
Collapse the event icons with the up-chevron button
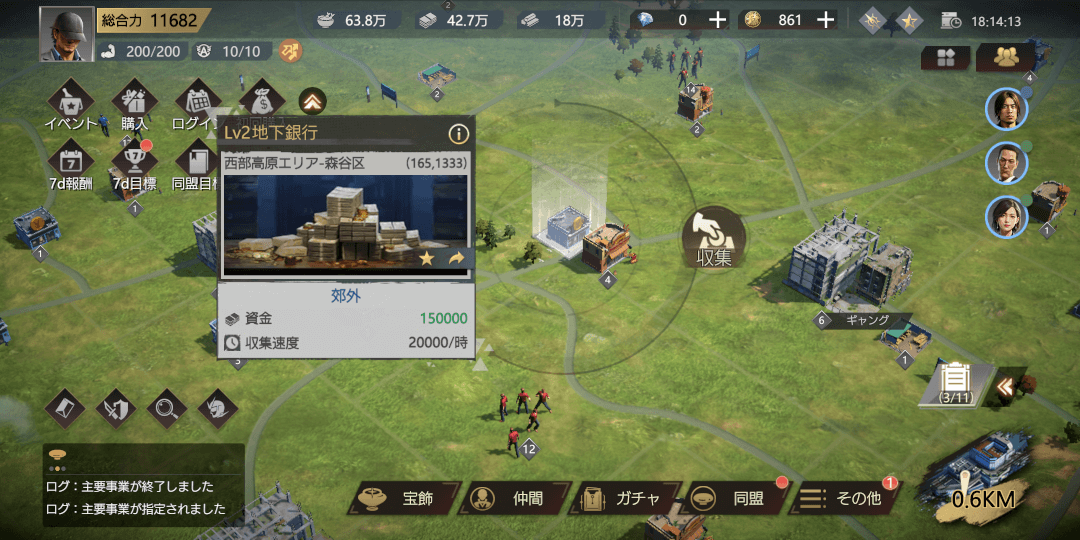(x=312, y=101)
